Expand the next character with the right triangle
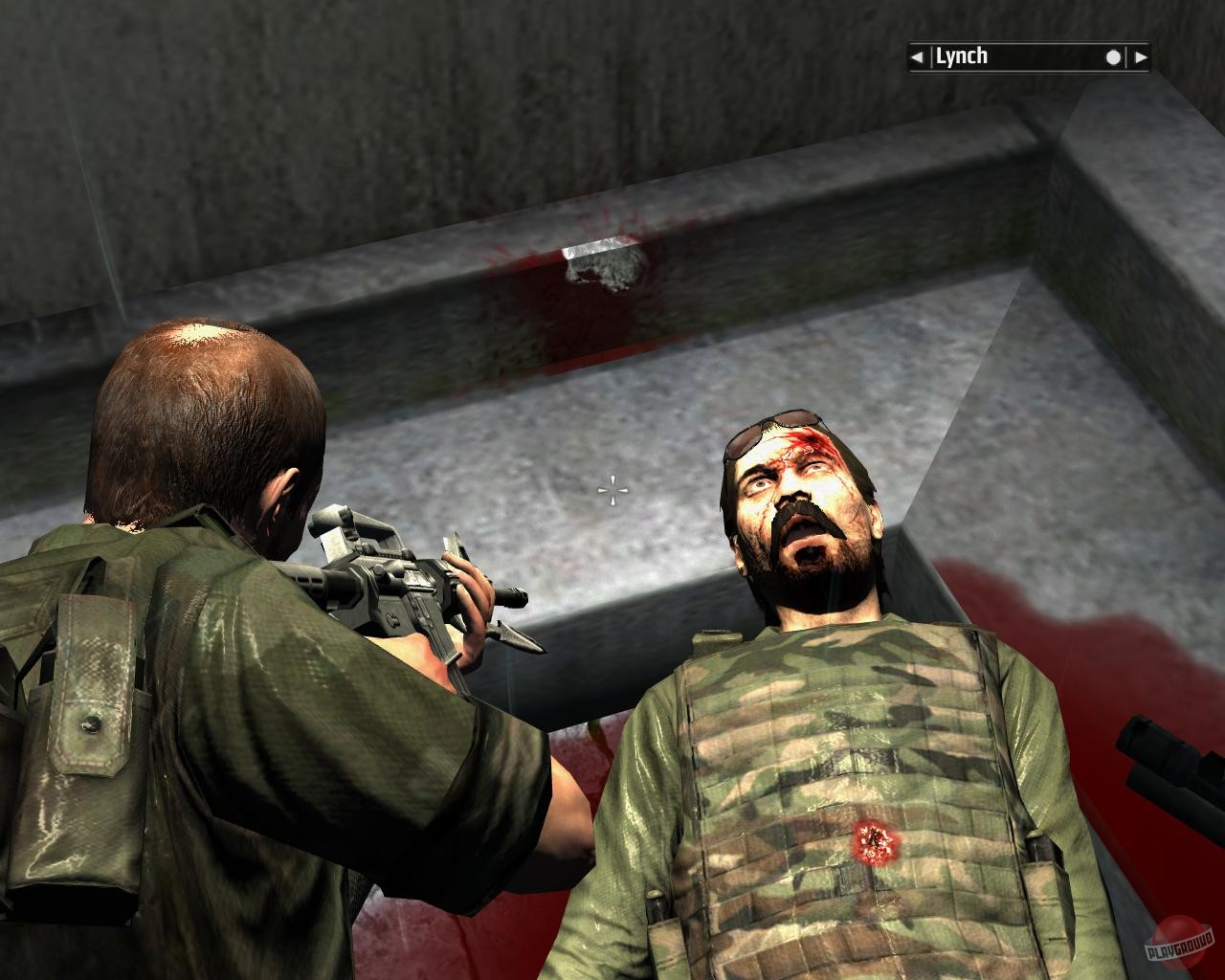The image size is (1225, 980). click(x=1140, y=56)
